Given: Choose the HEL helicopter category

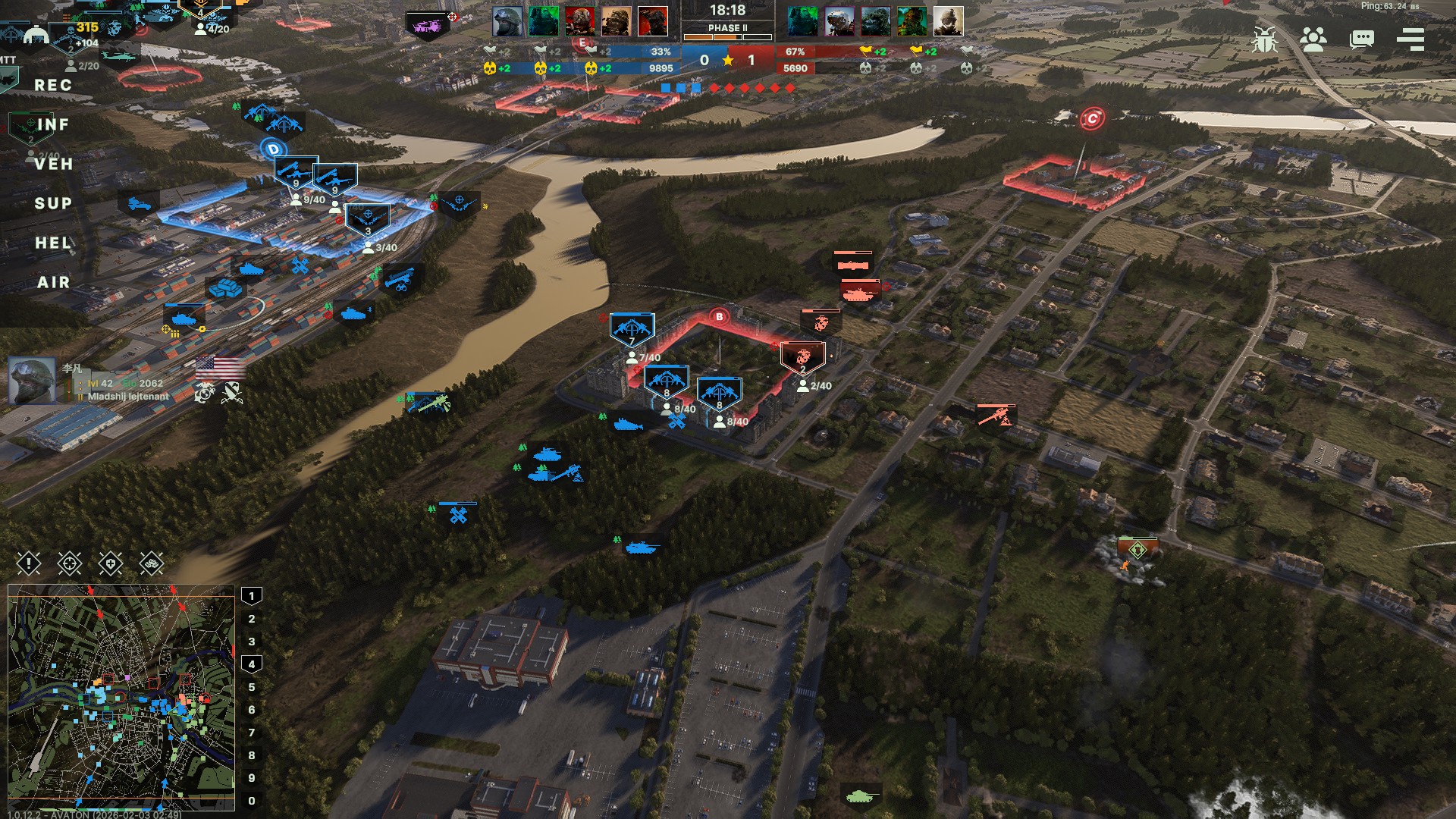Looking at the screenshot, I should [53, 243].
